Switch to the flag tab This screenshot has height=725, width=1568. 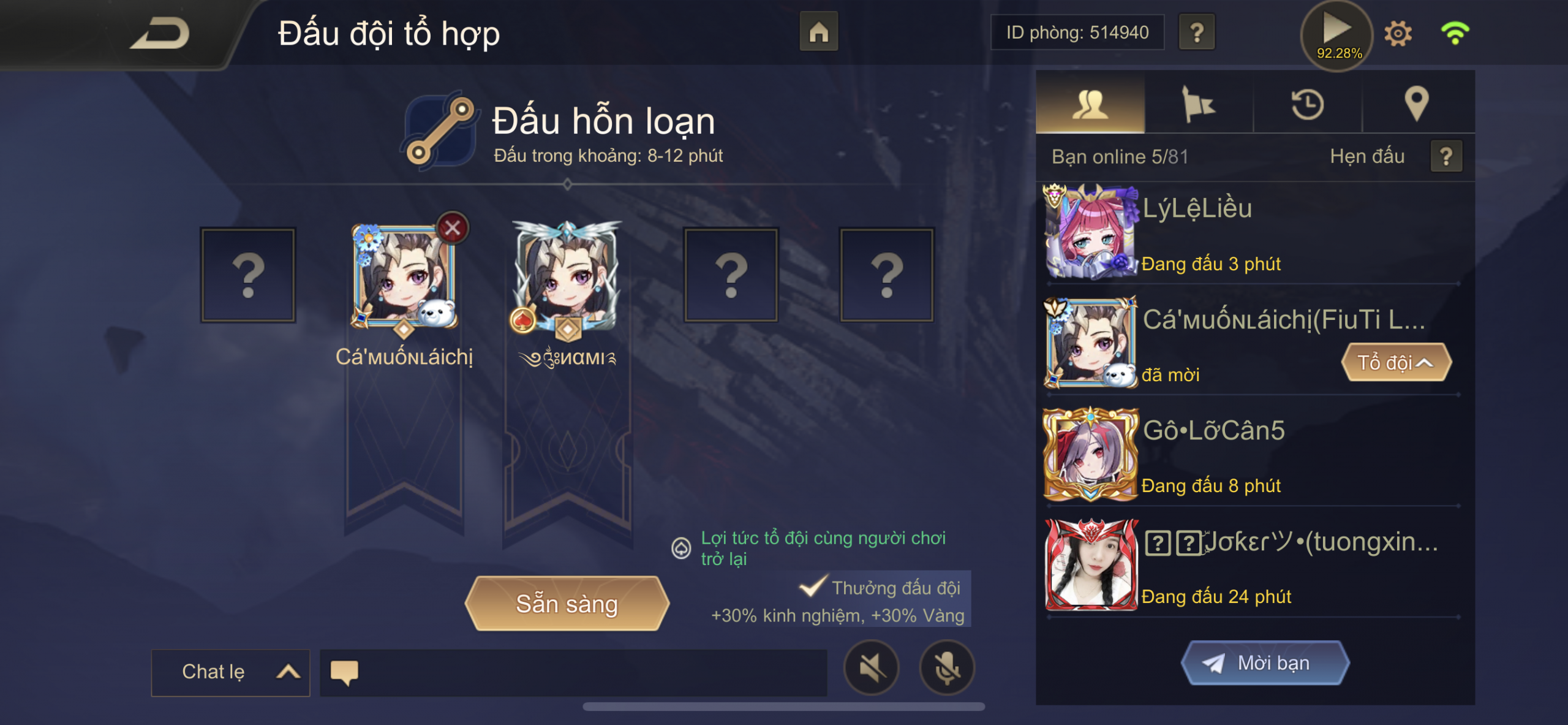point(1199,103)
